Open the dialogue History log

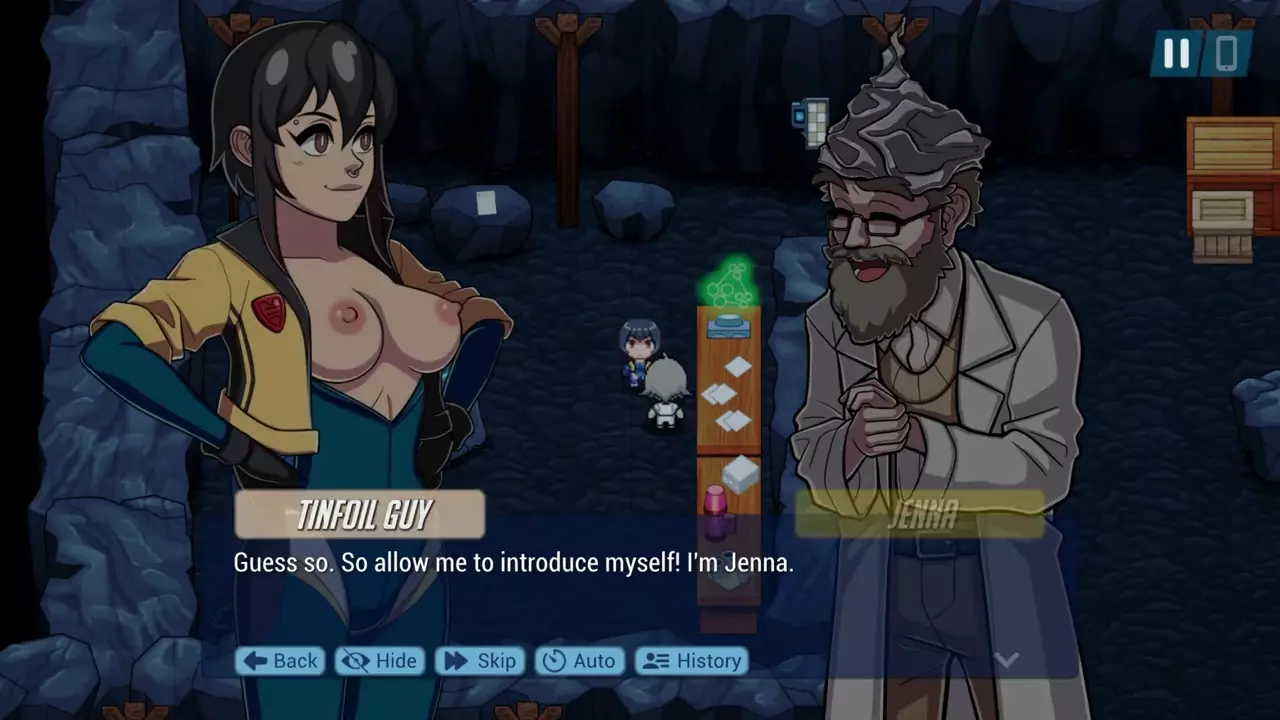[692, 661]
